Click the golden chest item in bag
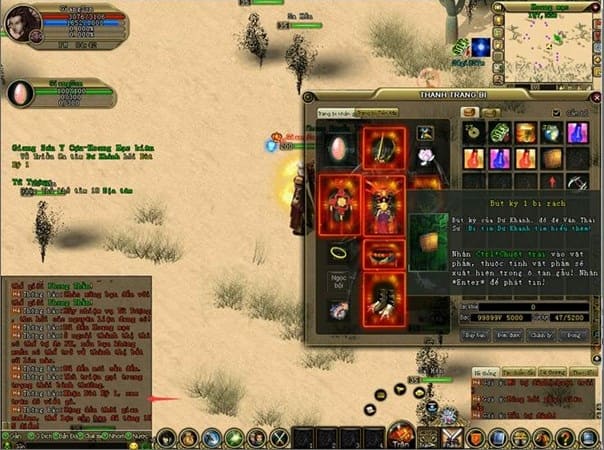 [x=524, y=133]
